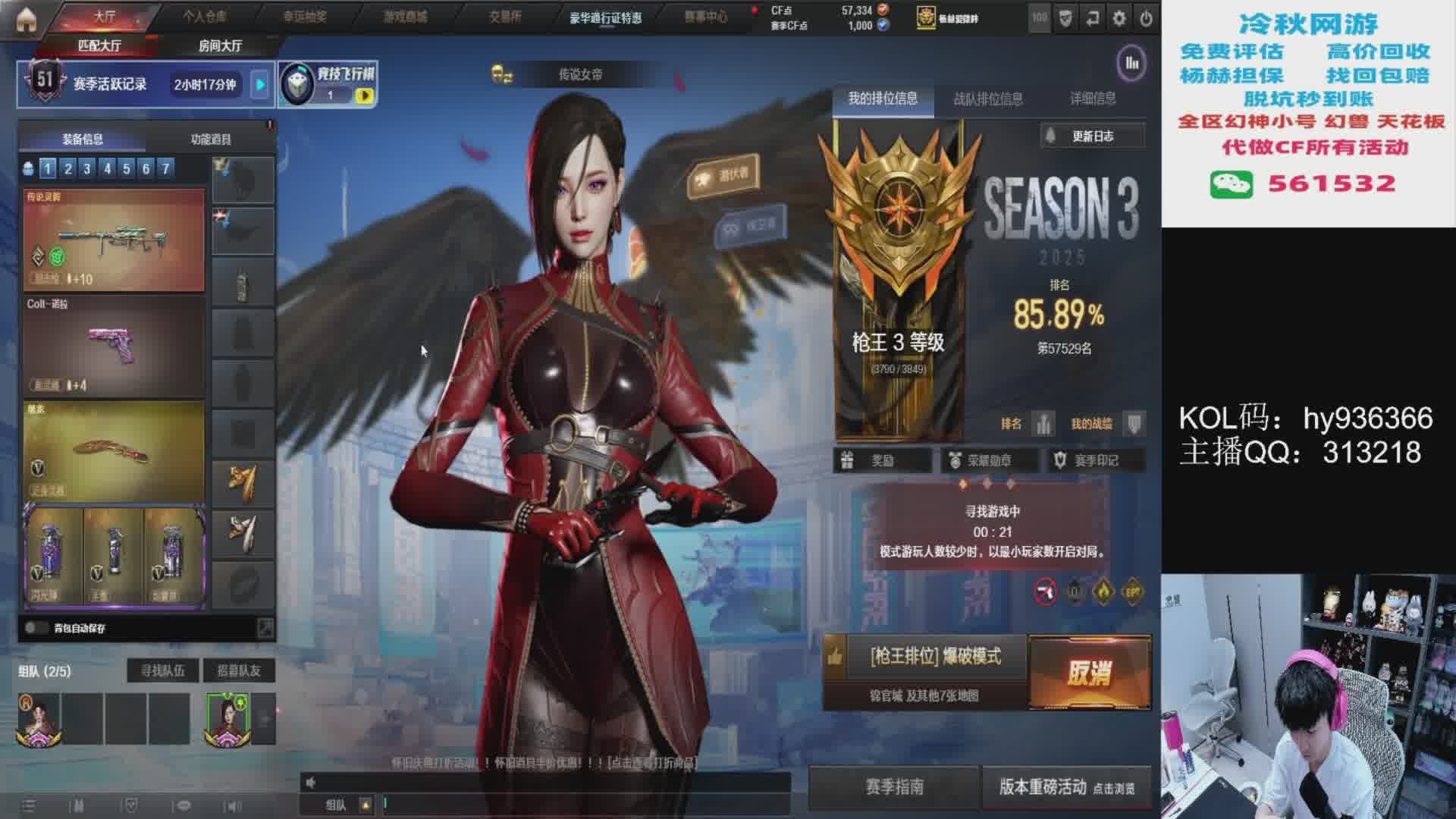The image size is (1456, 819).
Task: Switch to the 功能道具 tab
Action: tap(211, 139)
